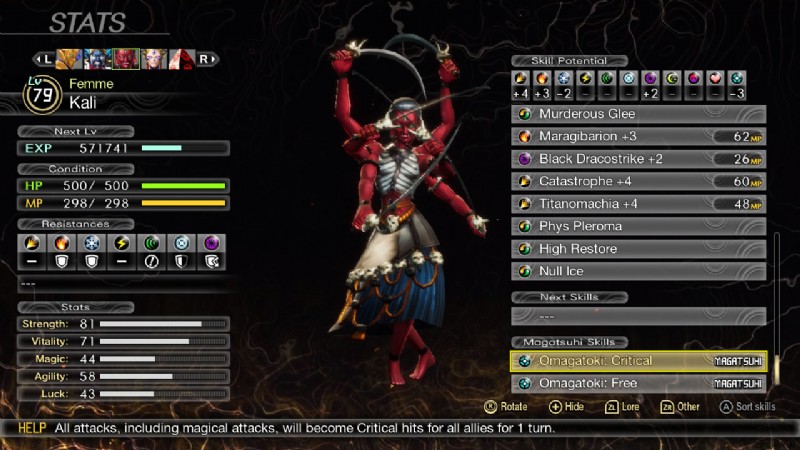Viewport: 800px width, 450px height.
Task: Select the Murderous Glee skill
Action: 640,114
